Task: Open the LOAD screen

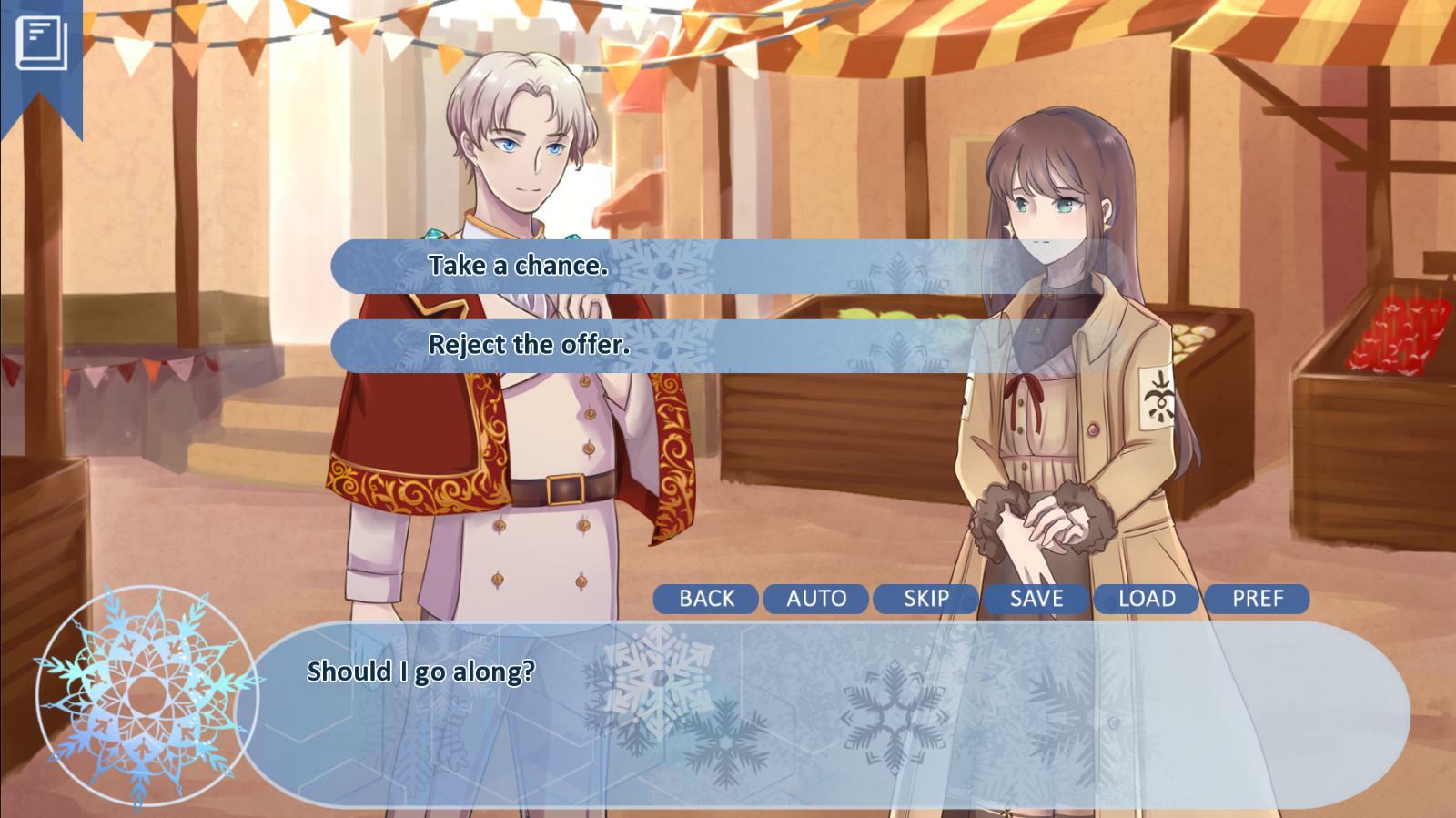Action: (x=1148, y=599)
